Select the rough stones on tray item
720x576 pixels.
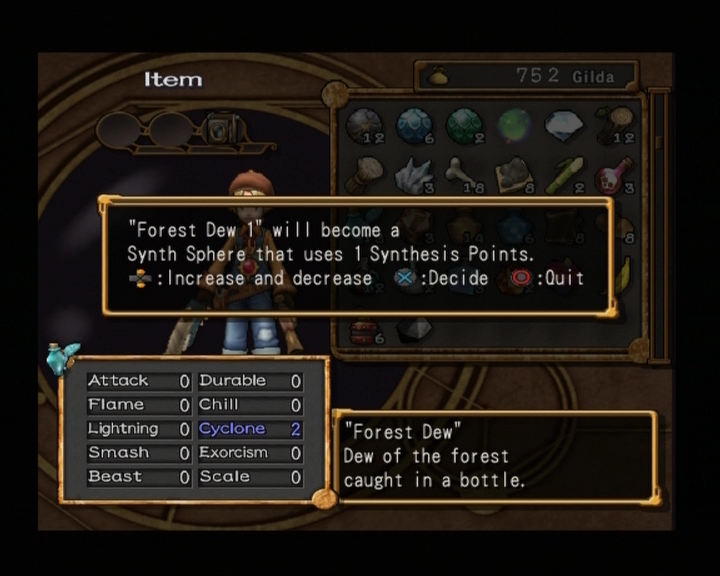tap(513, 175)
